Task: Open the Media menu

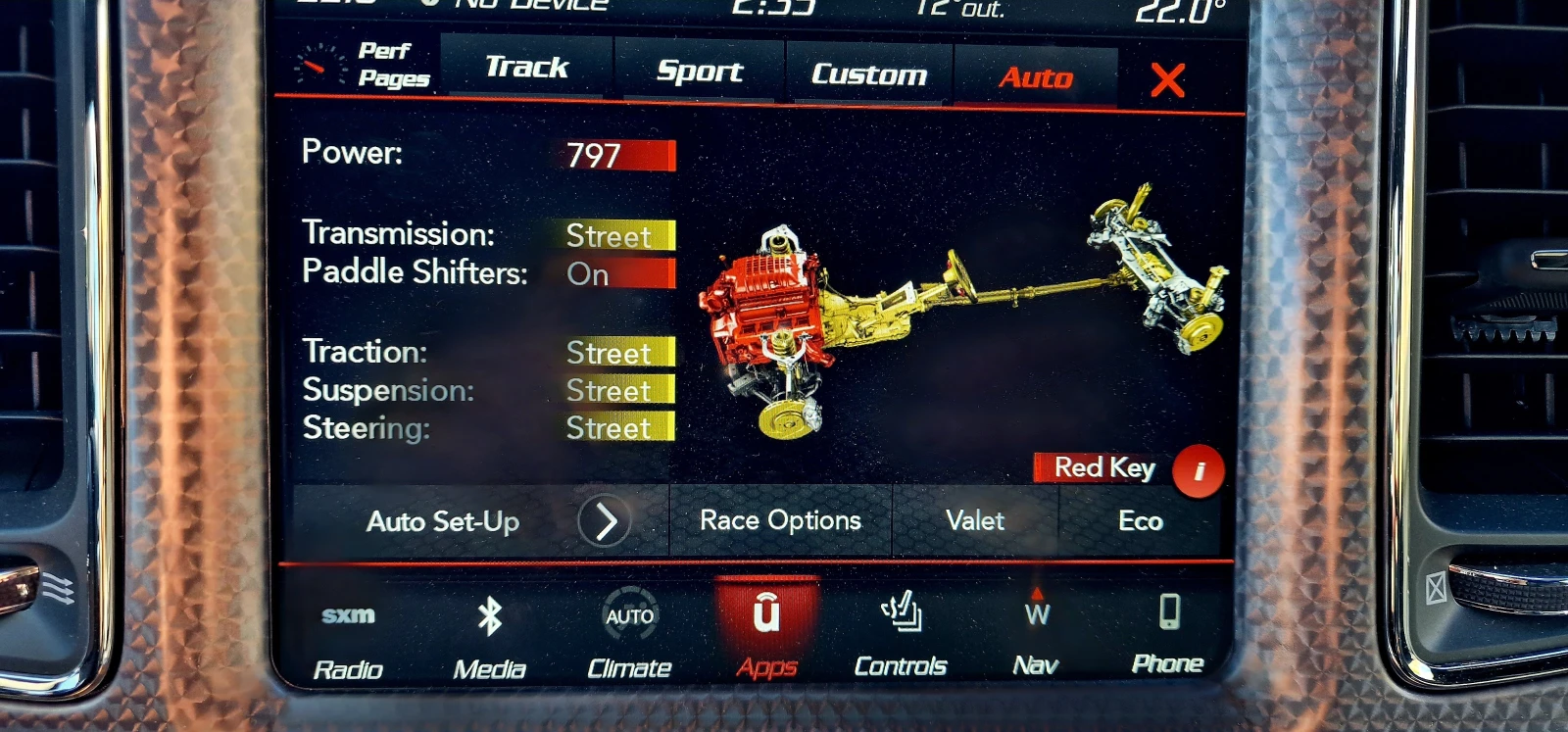Action: (x=489, y=637)
